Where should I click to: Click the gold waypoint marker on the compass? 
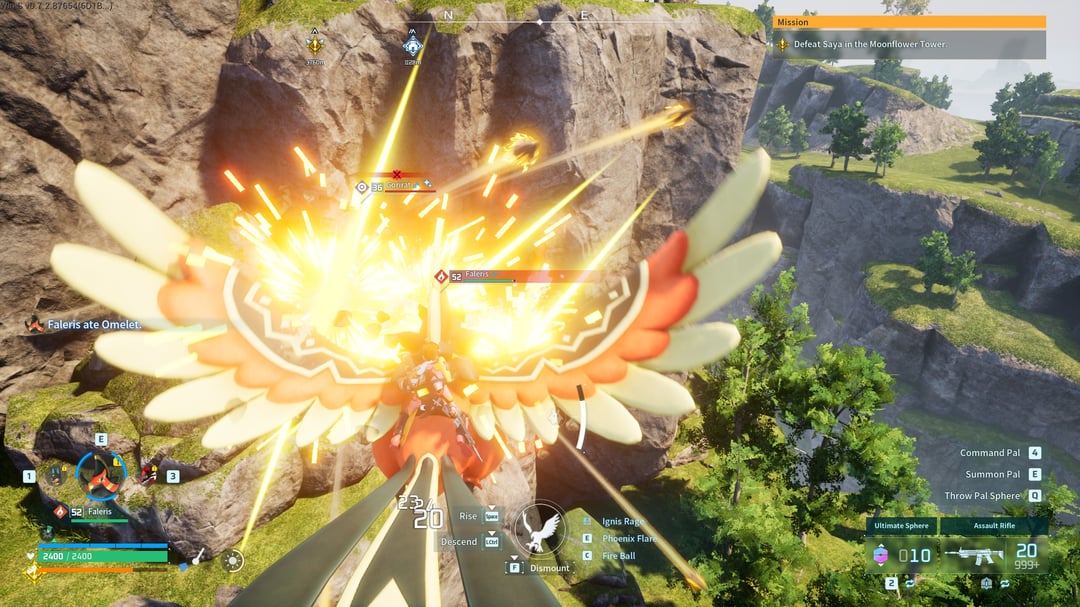pyautogui.click(x=316, y=44)
